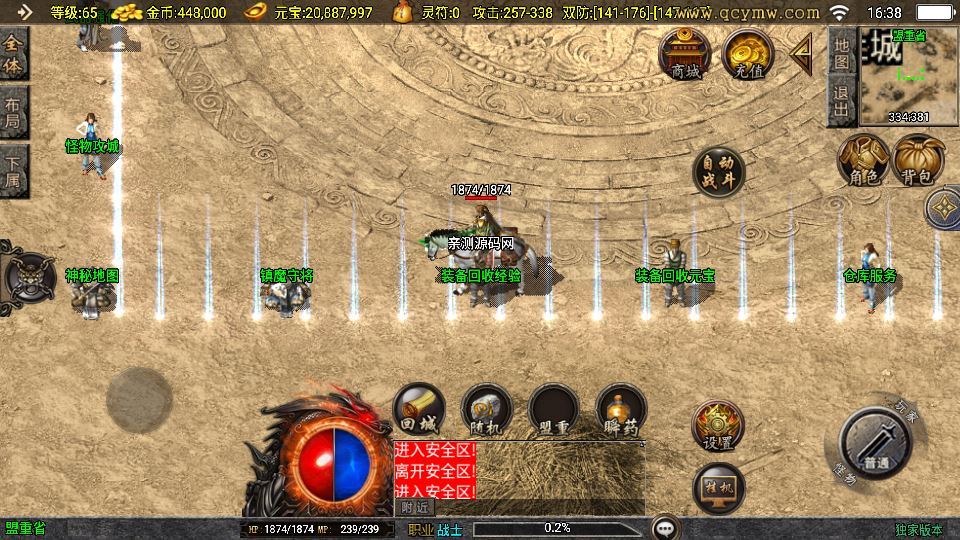Image resolution: width=960 pixels, height=540 pixels.
Task: Open the 角色 character sheet
Action: tap(863, 160)
